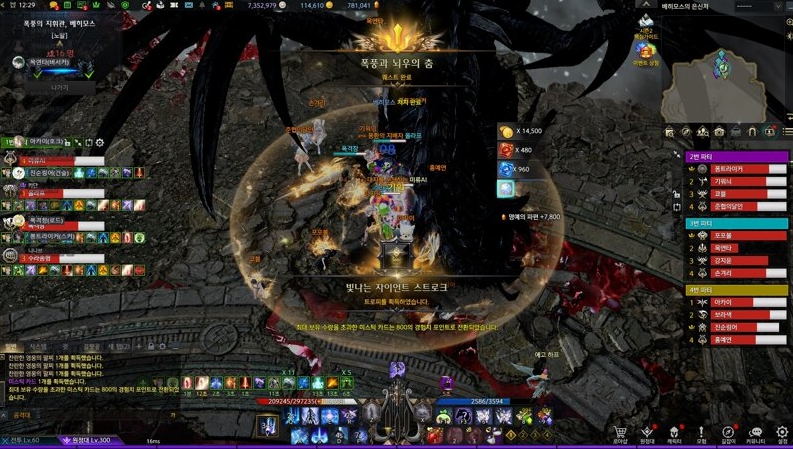Viewport: 793px width, 449px height.
Task: Open the 로아샵 shopping cart store
Action: coord(621,434)
